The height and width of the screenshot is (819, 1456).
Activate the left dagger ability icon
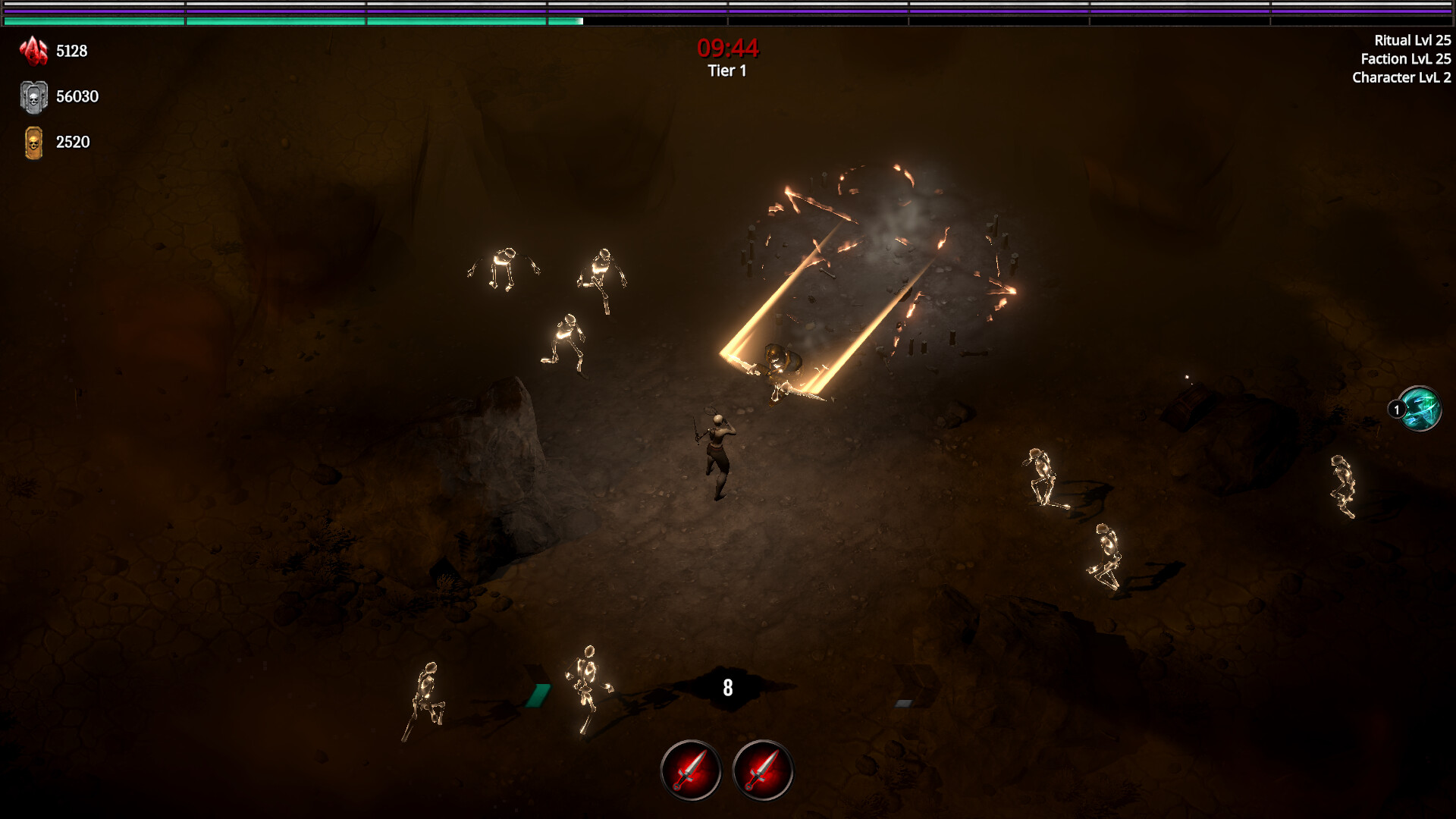691,768
